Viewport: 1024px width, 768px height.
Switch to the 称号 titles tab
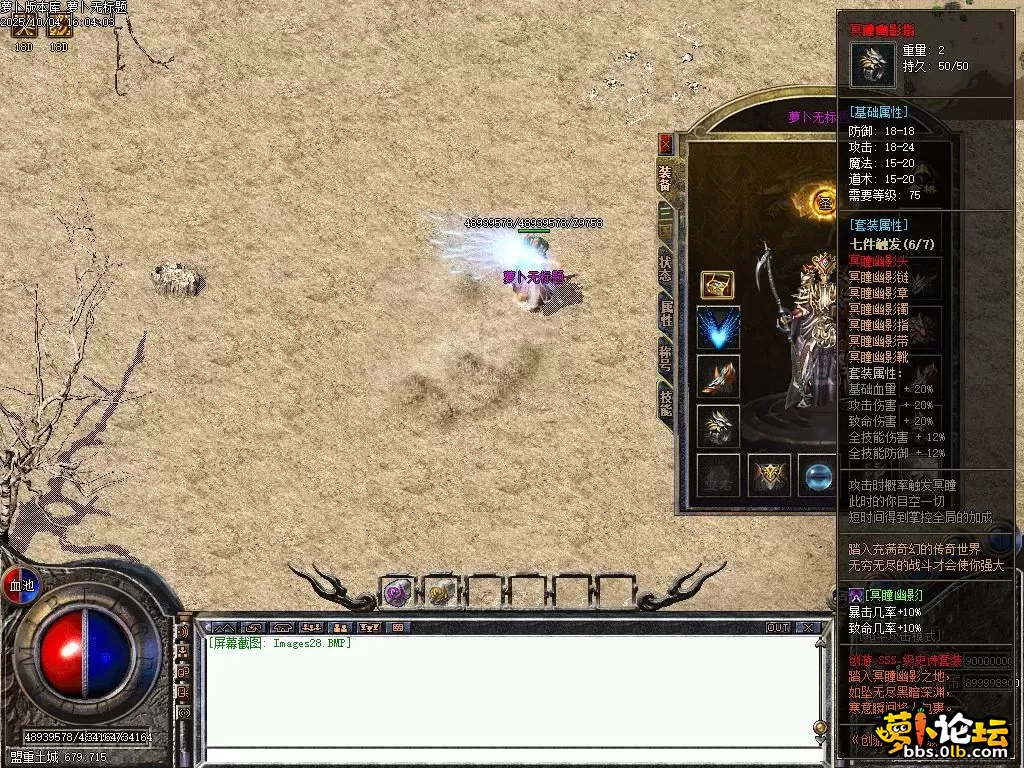[665, 358]
